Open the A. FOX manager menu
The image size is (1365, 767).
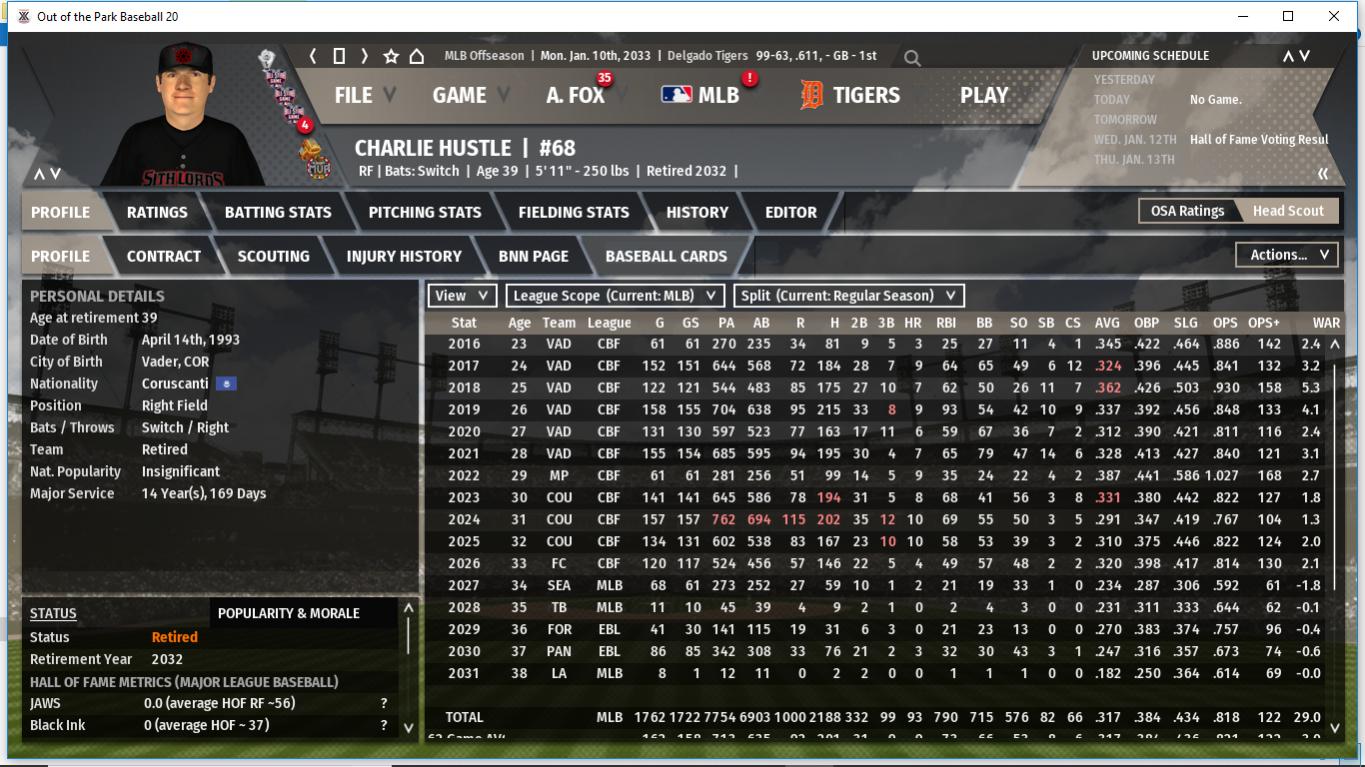pyautogui.click(x=575, y=95)
